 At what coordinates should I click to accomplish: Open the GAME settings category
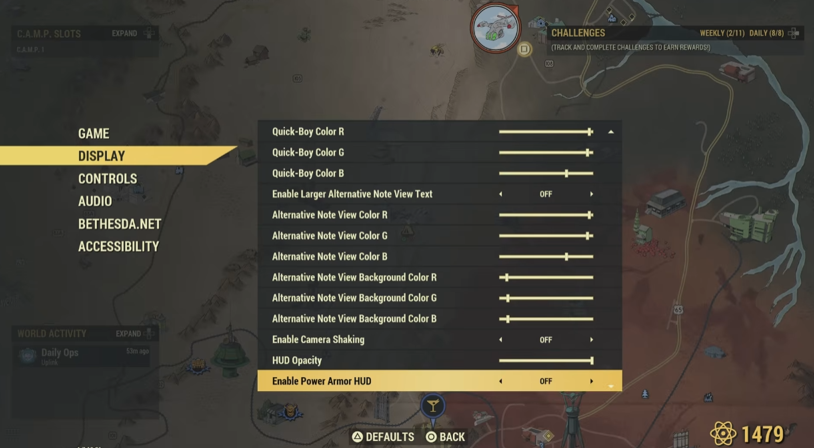pyautogui.click(x=94, y=133)
